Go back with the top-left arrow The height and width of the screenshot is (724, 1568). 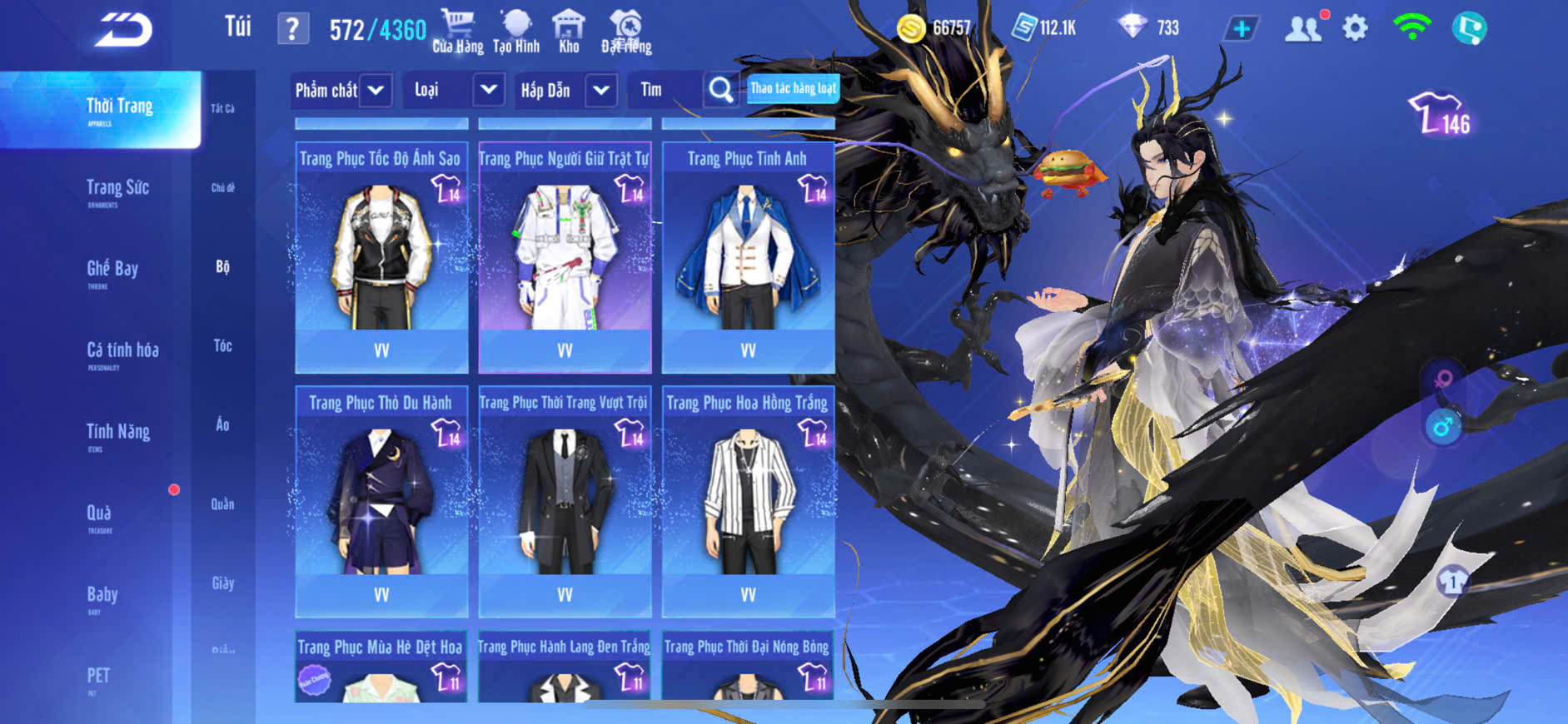[x=124, y=31]
